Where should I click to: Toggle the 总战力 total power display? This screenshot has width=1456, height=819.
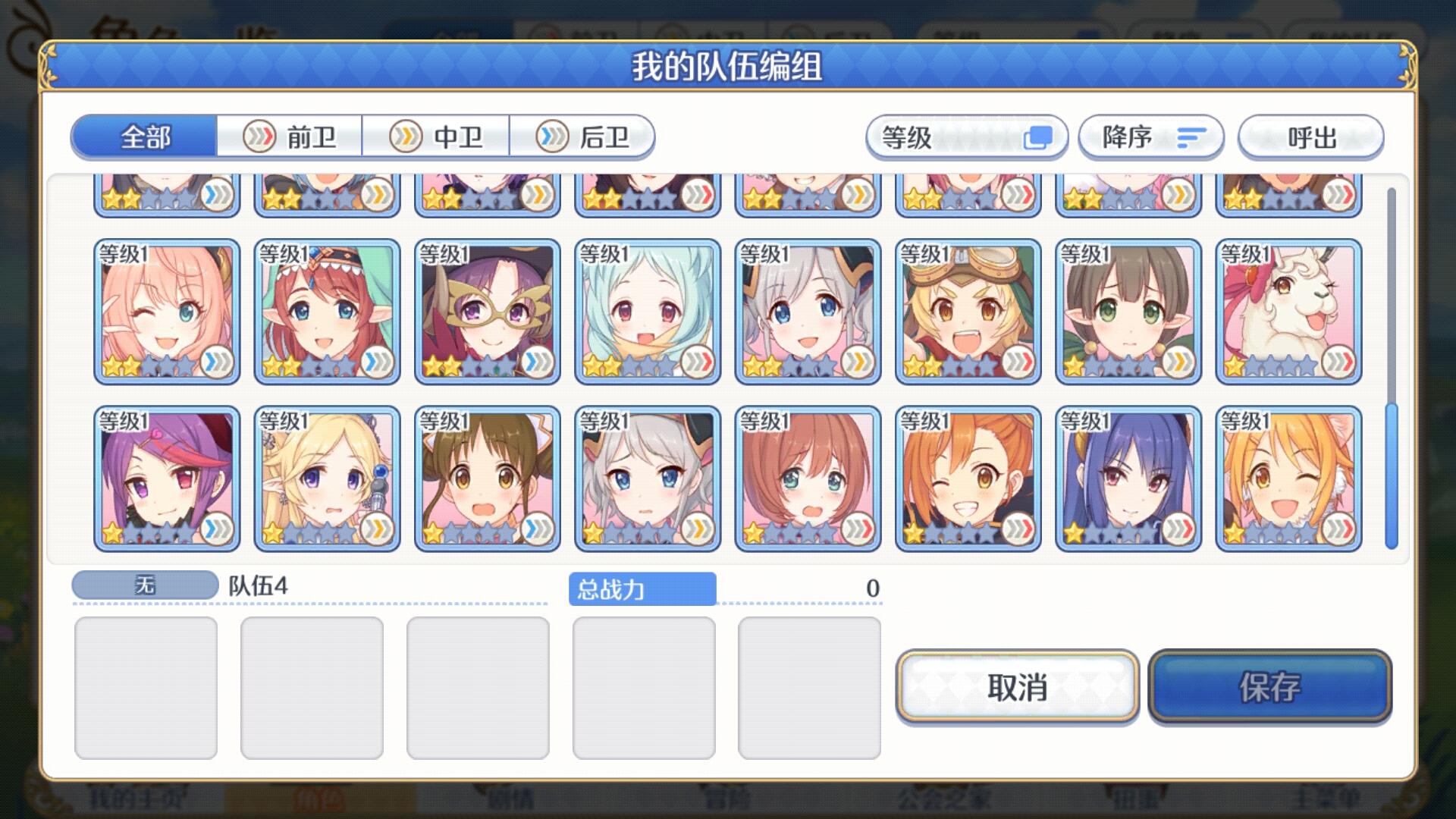coord(641,588)
